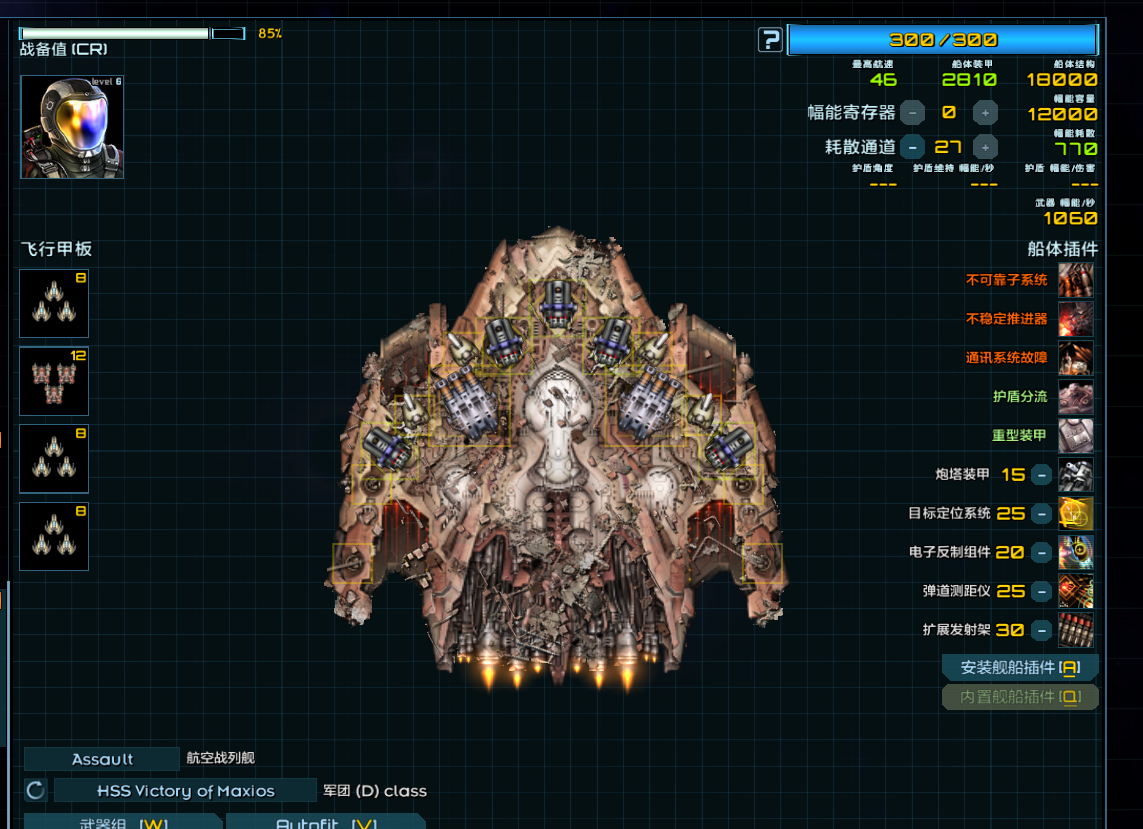Click the circular refresh name icon
The width and height of the screenshot is (1143, 829).
[36, 791]
